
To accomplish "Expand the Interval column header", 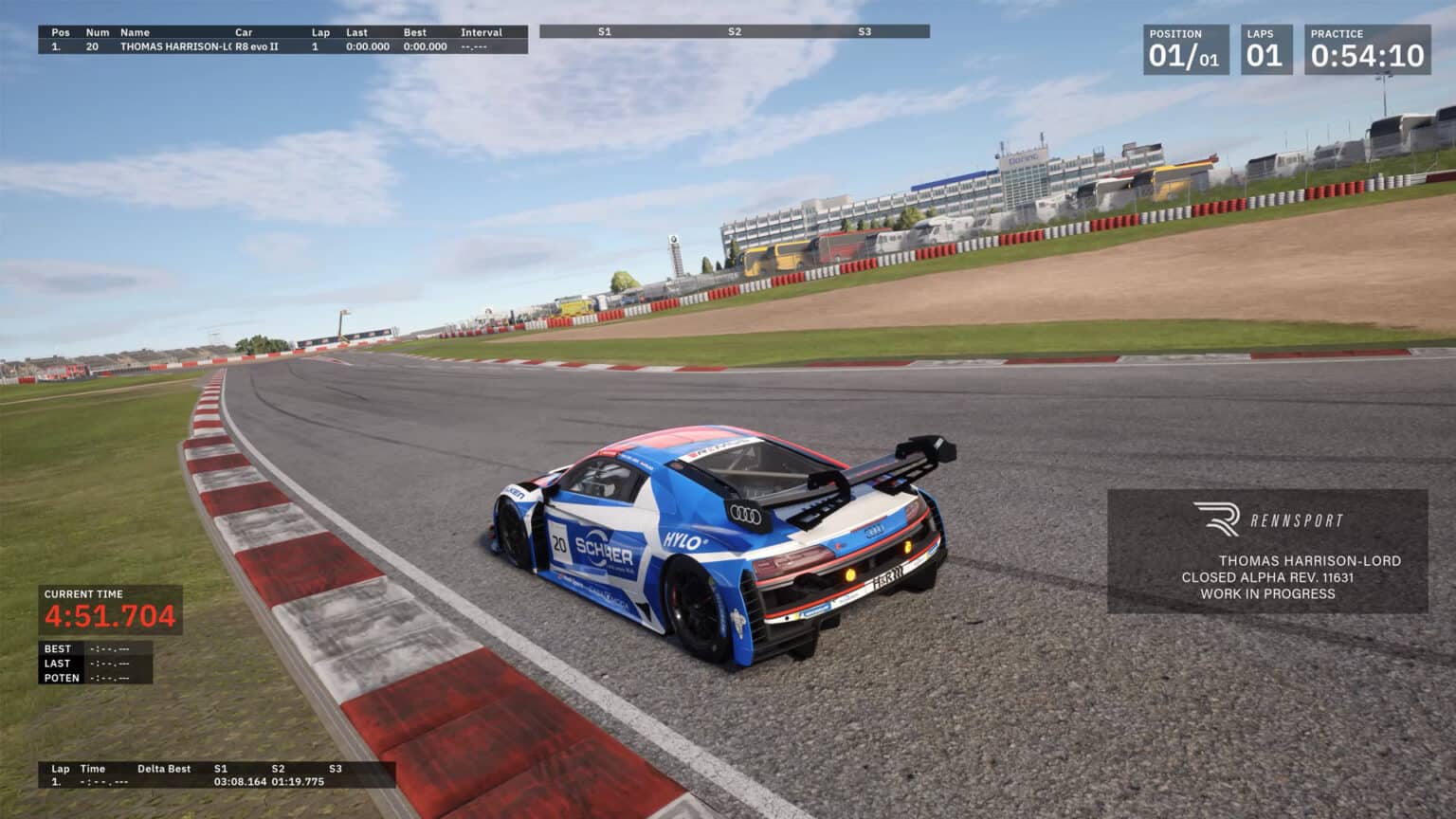I will (482, 31).
